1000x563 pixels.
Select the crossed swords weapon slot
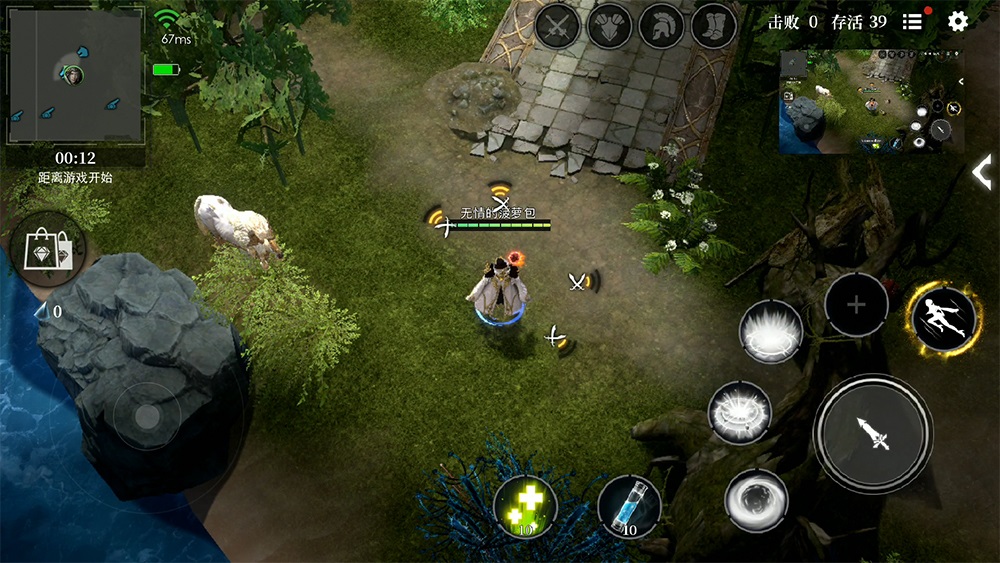[x=557, y=26]
